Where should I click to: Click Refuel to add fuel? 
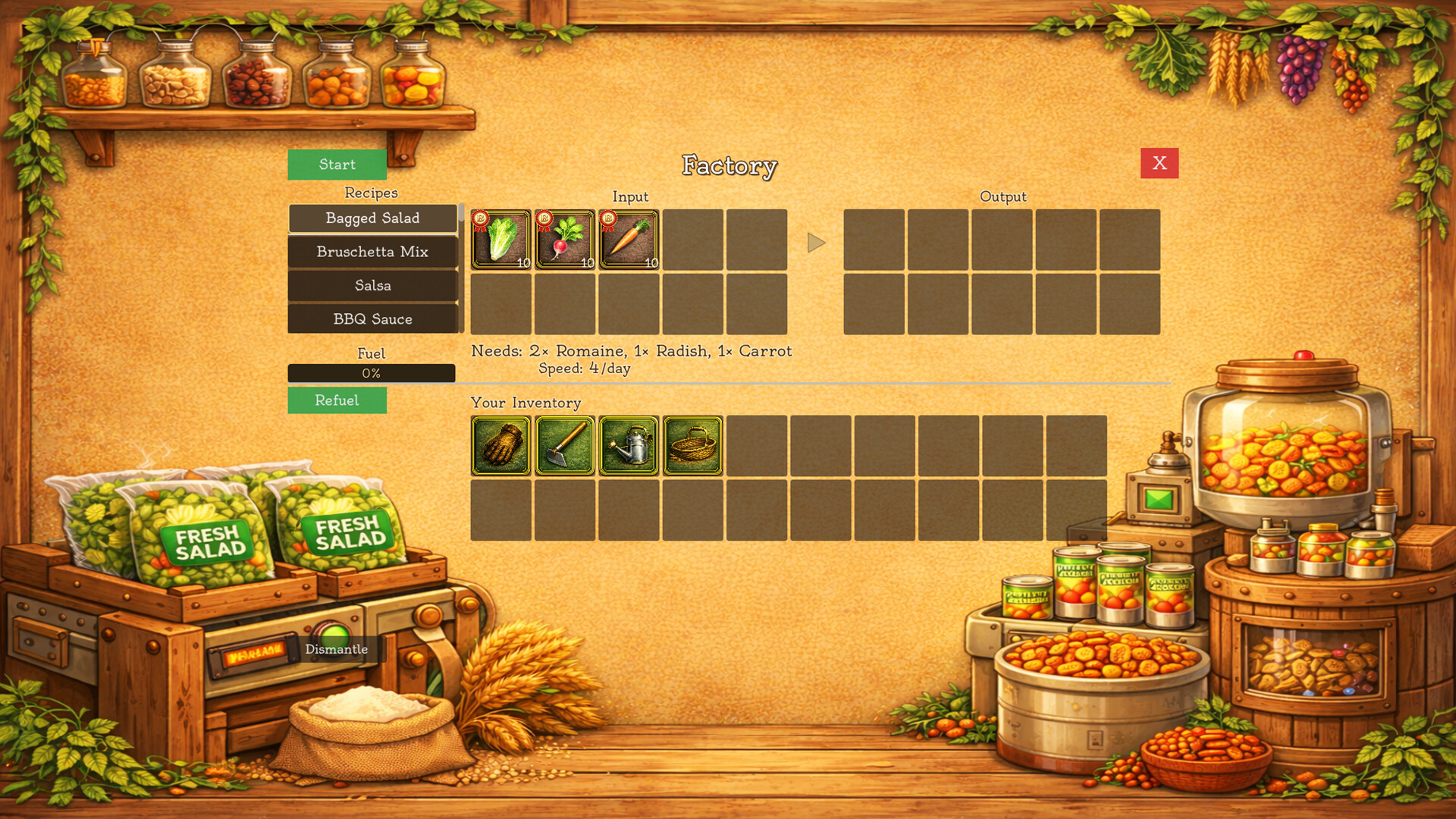pos(337,400)
